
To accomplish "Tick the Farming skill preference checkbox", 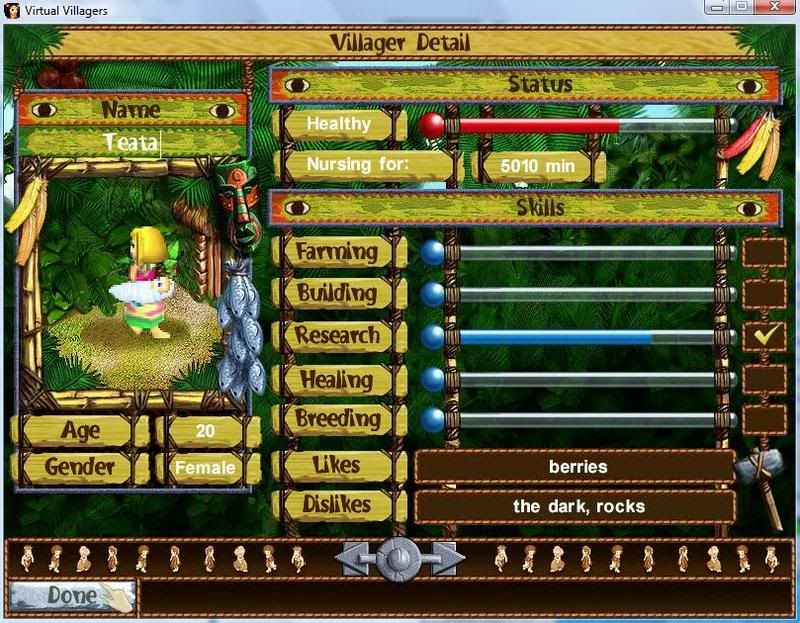I will click(763, 252).
